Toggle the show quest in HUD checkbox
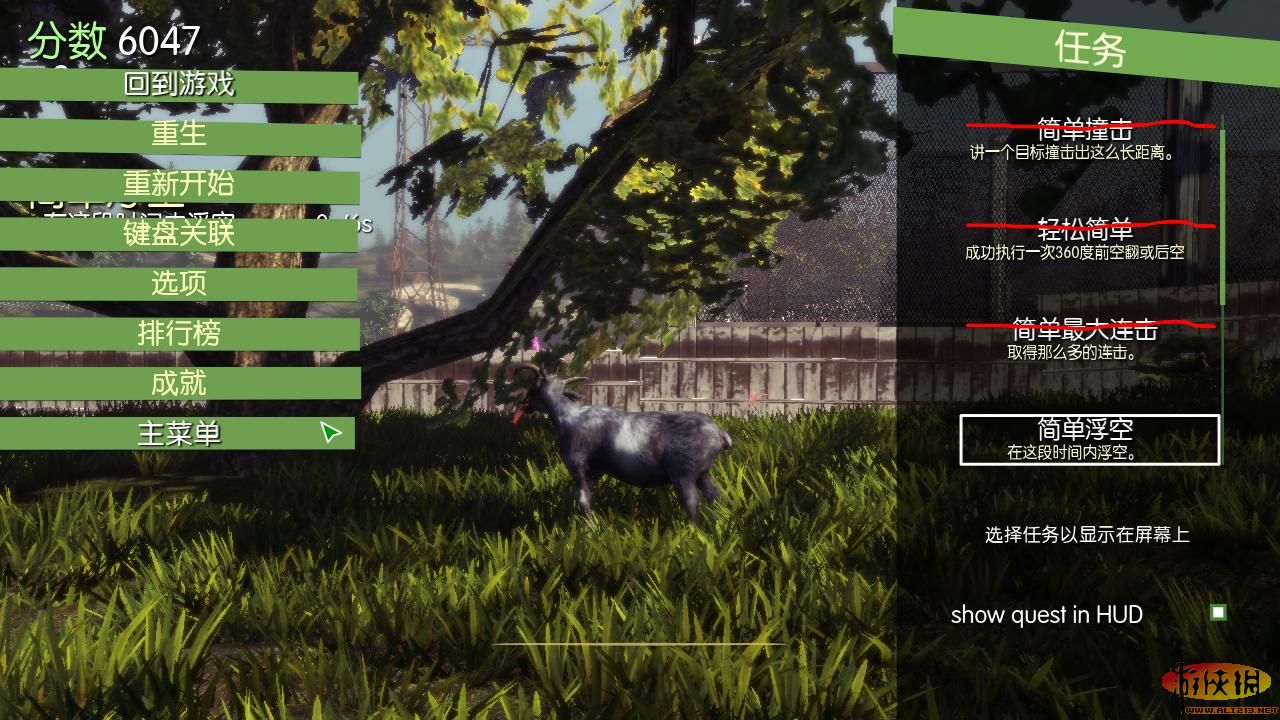The width and height of the screenshot is (1280, 720). click(x=1218, y=612)
